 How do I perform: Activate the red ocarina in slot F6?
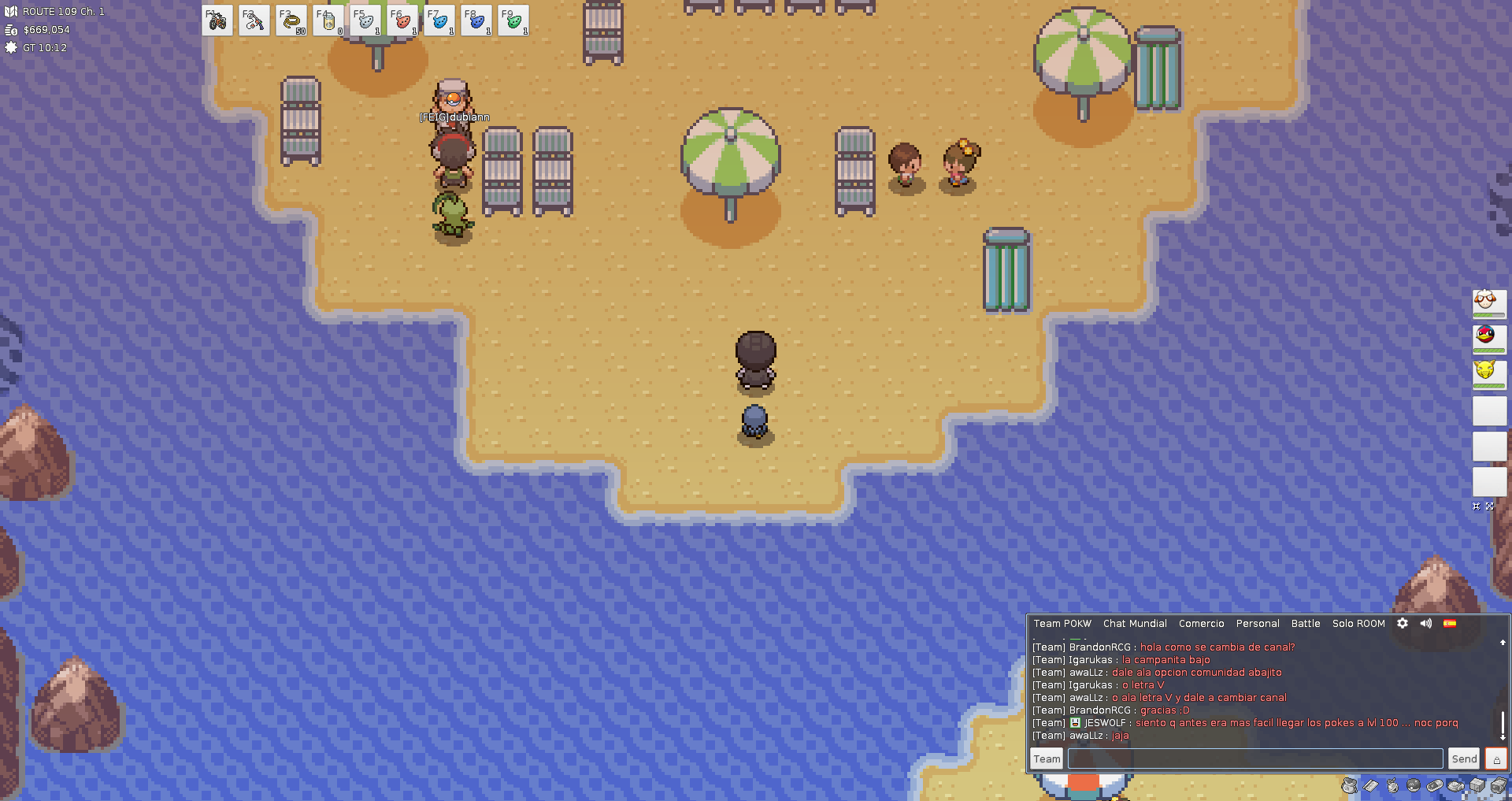click(x=402, y=21)
